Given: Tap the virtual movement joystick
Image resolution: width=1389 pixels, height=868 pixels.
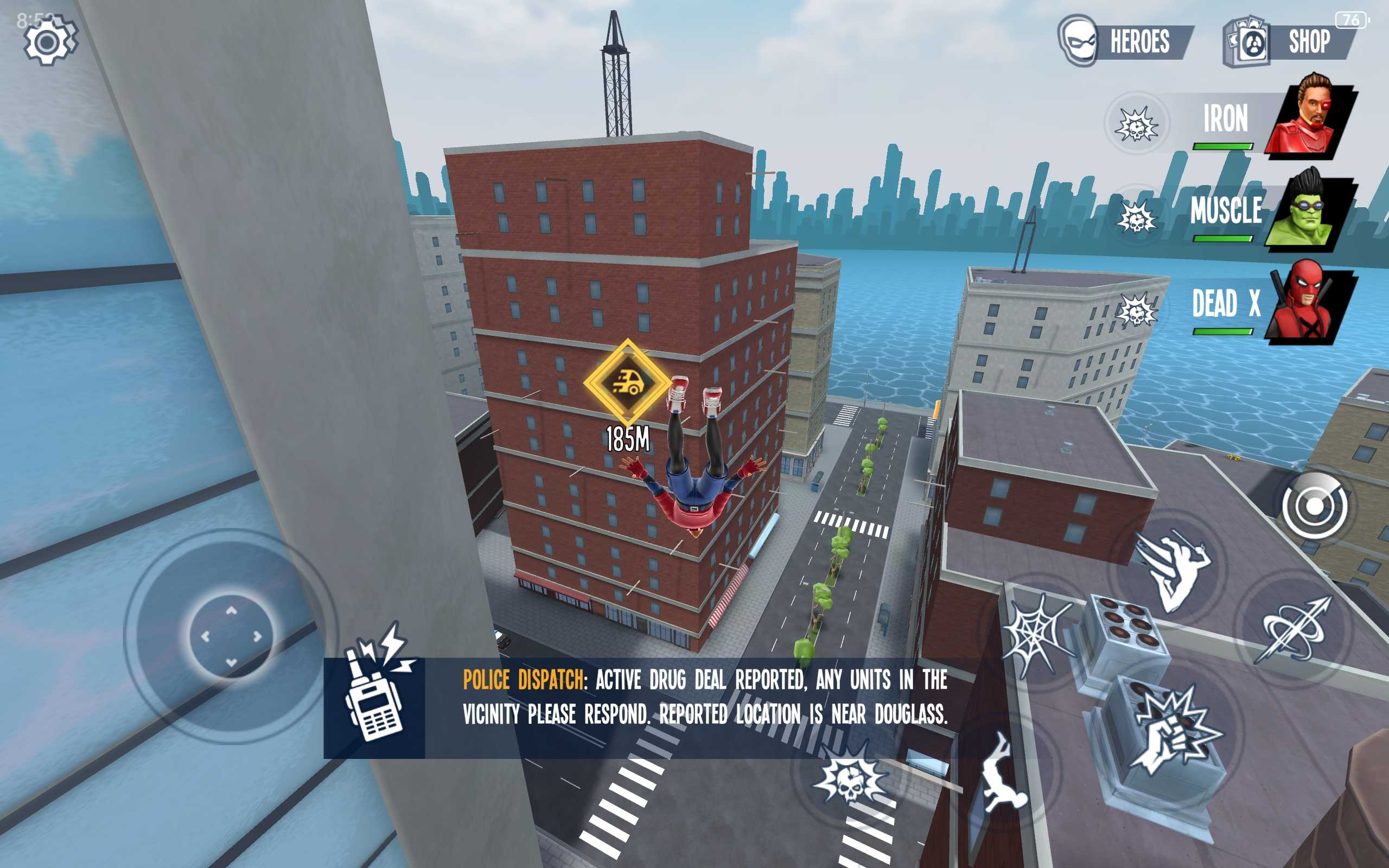Looking at the screenshot, I should [231, 636].
